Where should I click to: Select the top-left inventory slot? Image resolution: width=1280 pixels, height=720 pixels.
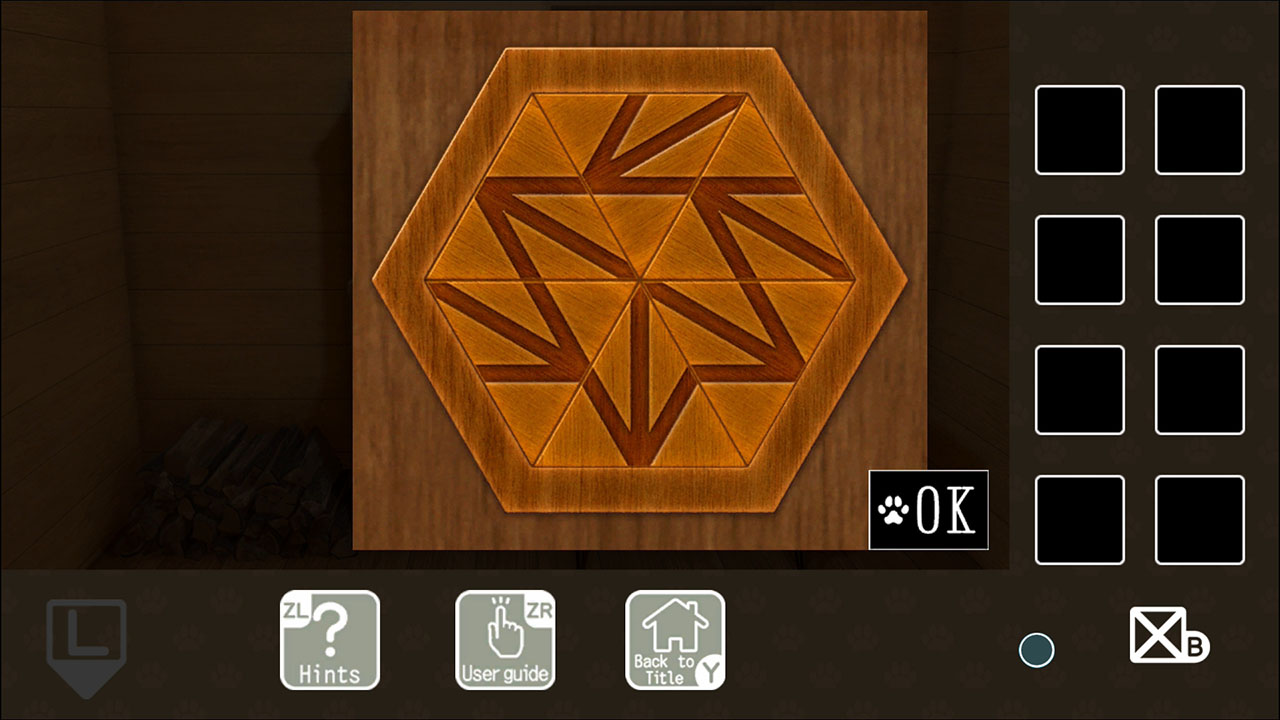pyautogui.click(x=1079, y=131)
